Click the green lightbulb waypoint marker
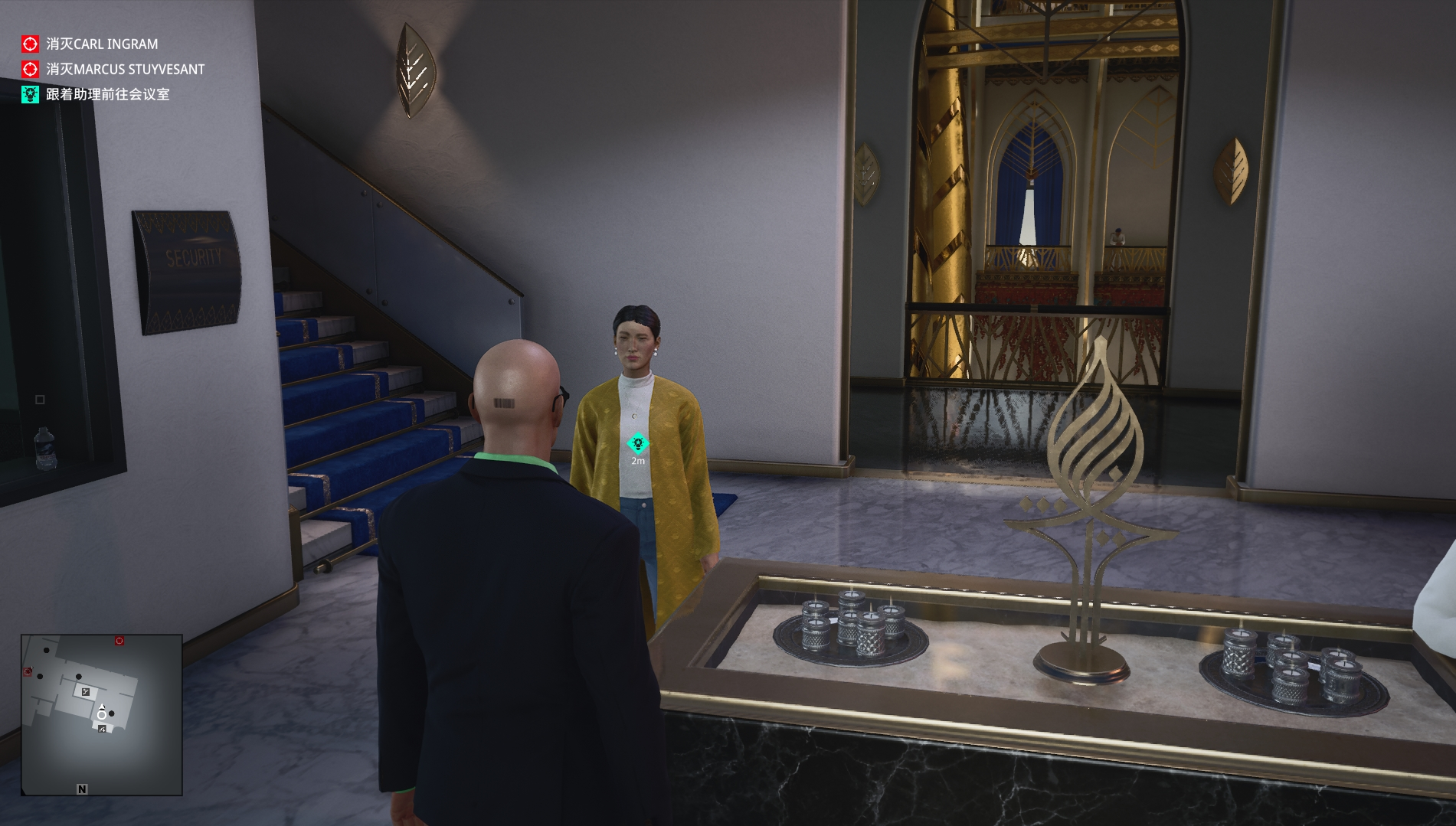1456x826 pixels. [x=637, y=443]
